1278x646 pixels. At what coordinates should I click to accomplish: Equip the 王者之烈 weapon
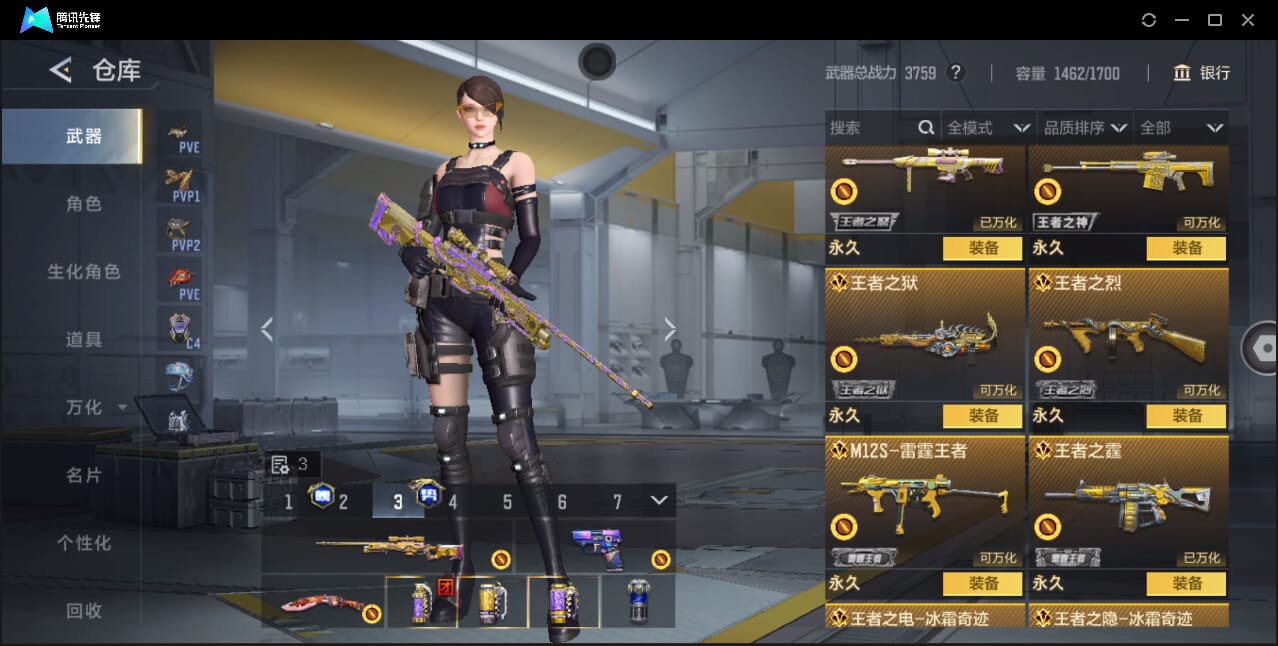[x=1186, y=416]
